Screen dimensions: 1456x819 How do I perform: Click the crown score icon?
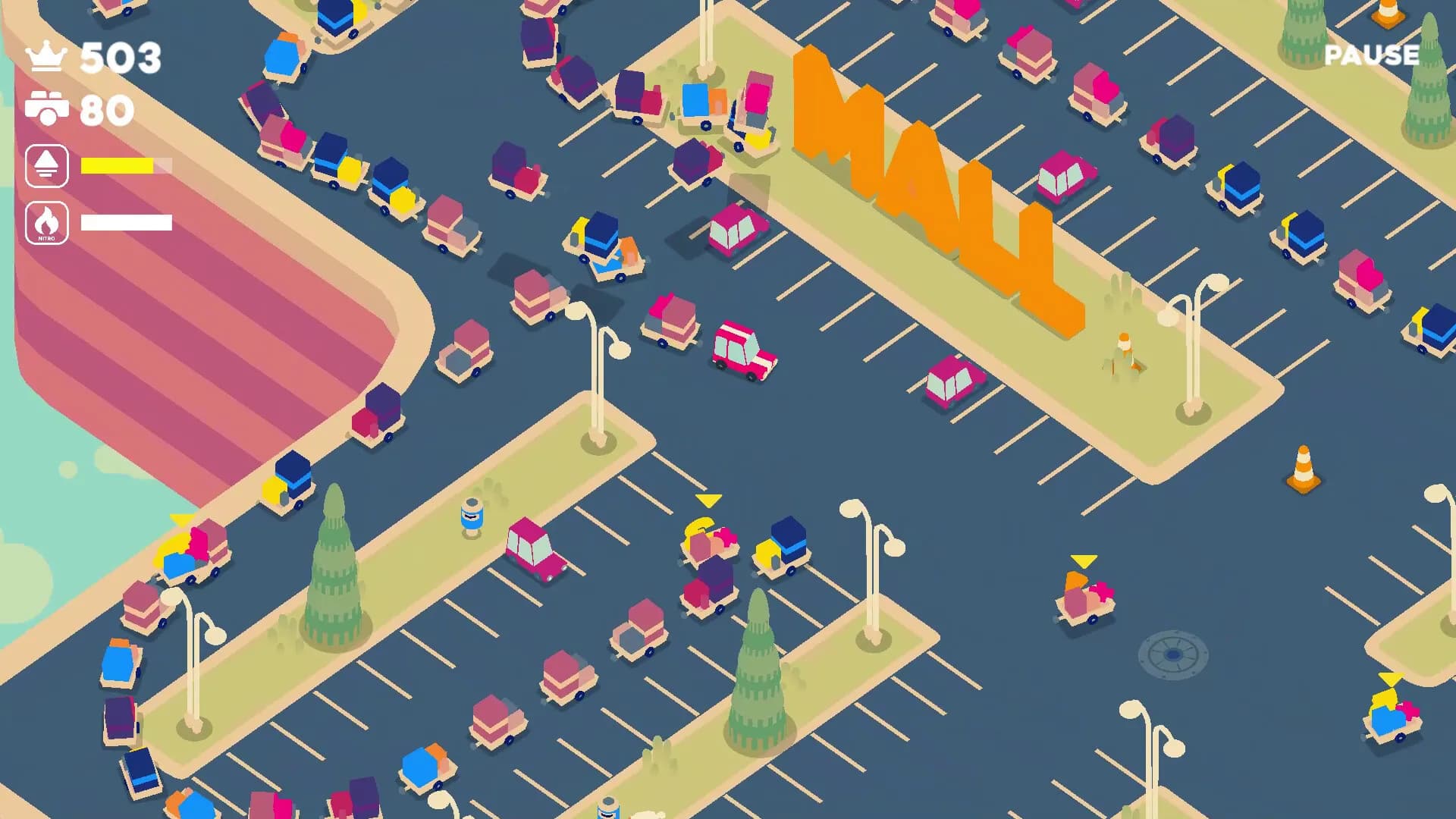click(x=47, y=56)
